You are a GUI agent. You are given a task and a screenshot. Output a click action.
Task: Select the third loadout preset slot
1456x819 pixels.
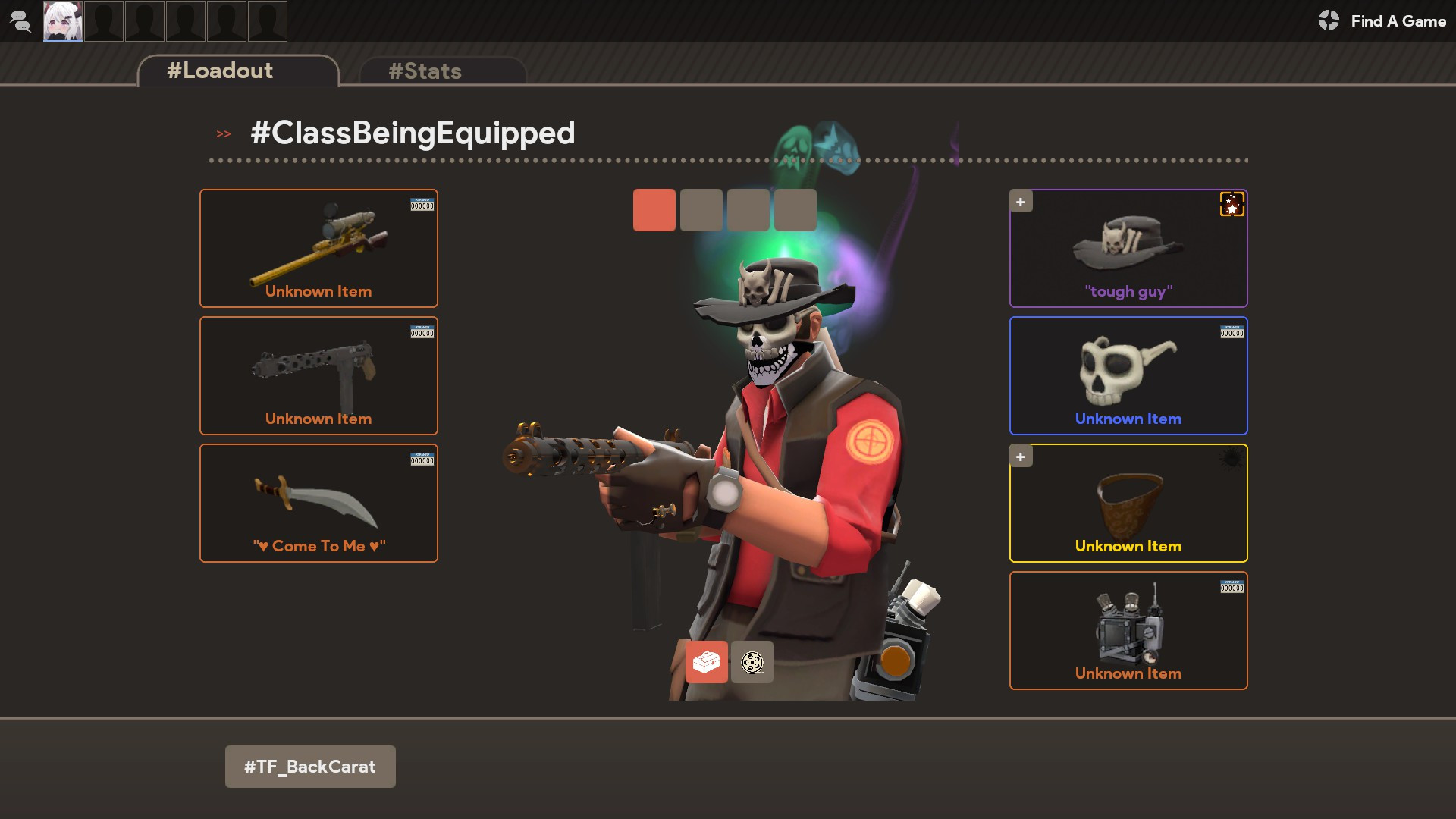coord(748,210)
